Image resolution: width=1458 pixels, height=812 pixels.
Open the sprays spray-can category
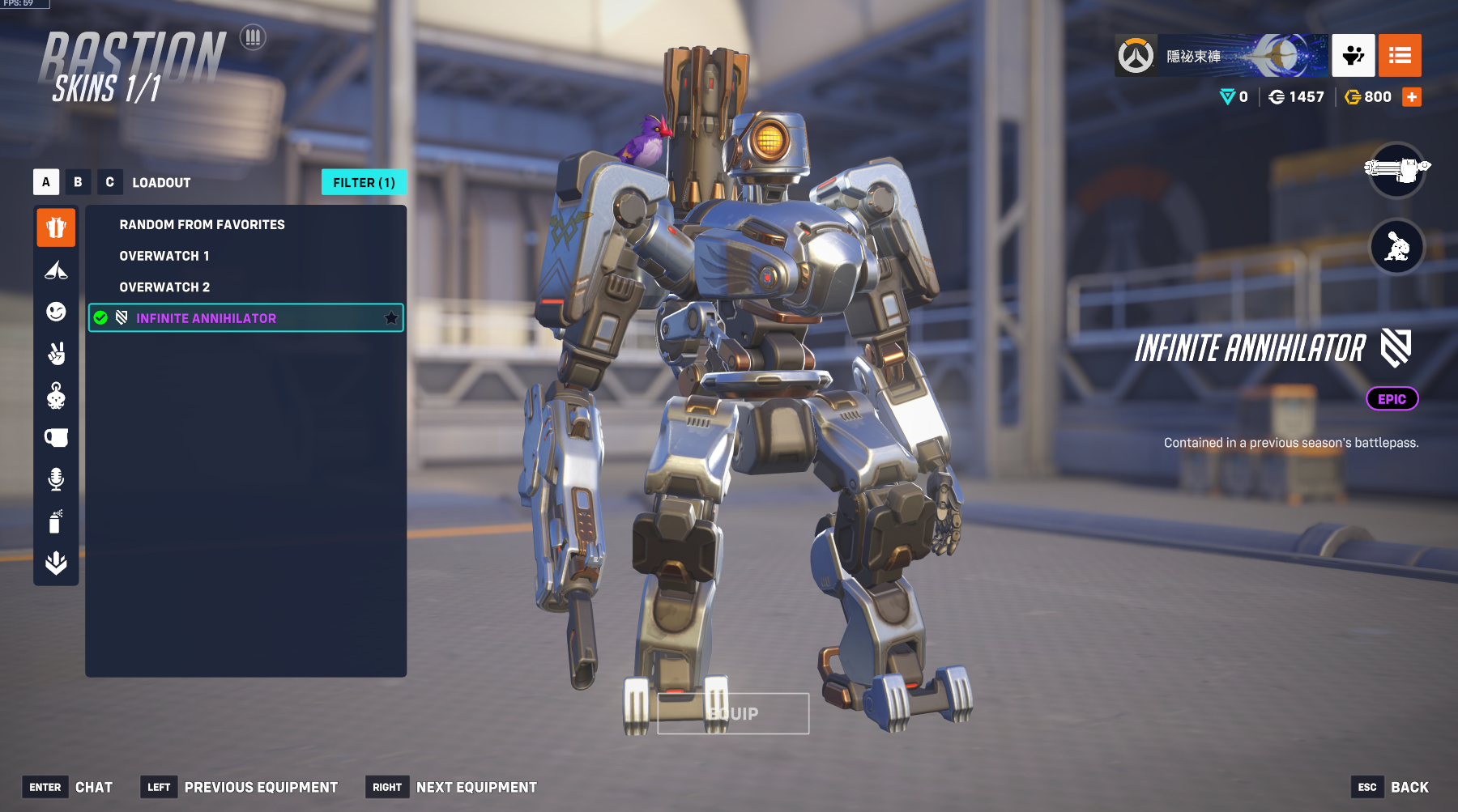click(x=56, y=521)
